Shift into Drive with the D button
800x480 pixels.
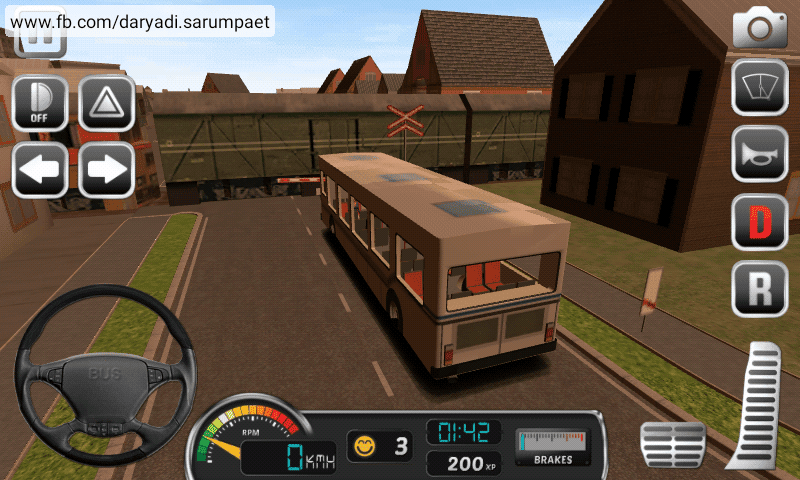[760, 222]
